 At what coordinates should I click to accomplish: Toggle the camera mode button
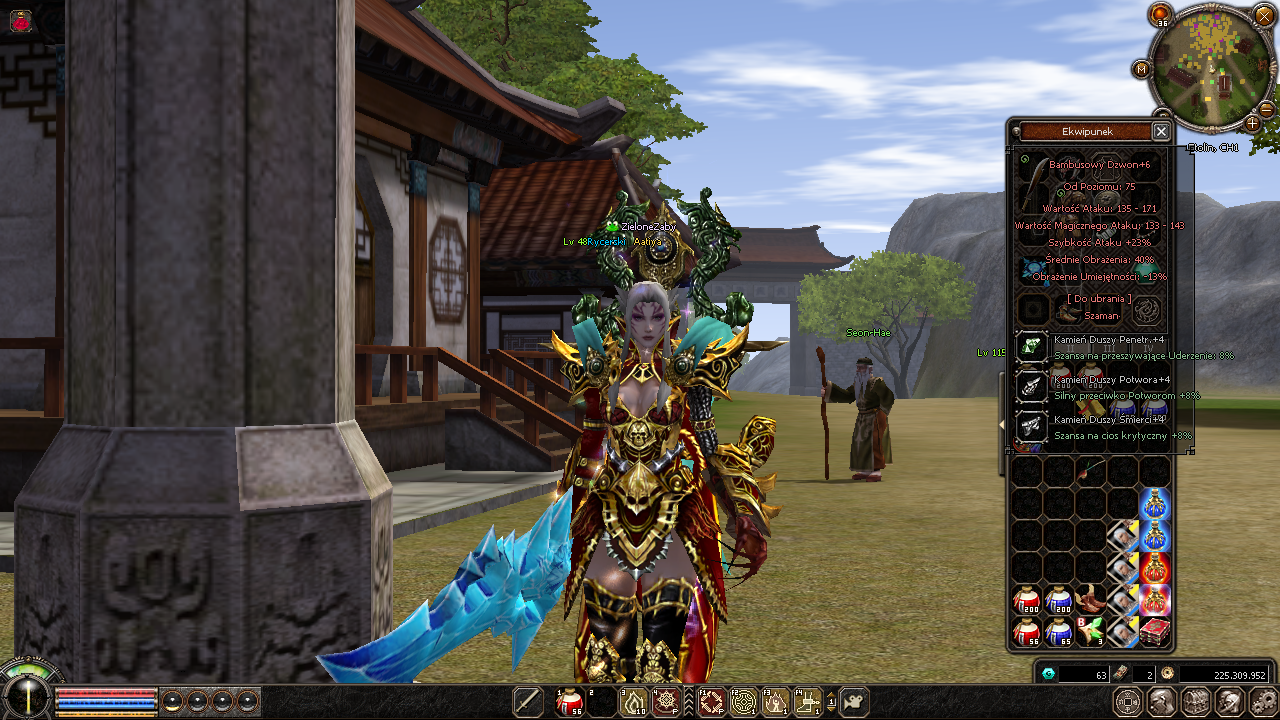855,702
